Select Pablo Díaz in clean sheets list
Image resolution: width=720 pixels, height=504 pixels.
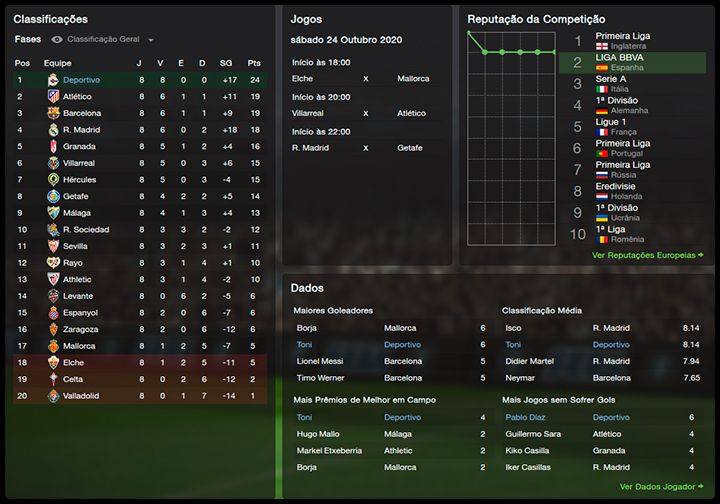[x=524, y=417]
